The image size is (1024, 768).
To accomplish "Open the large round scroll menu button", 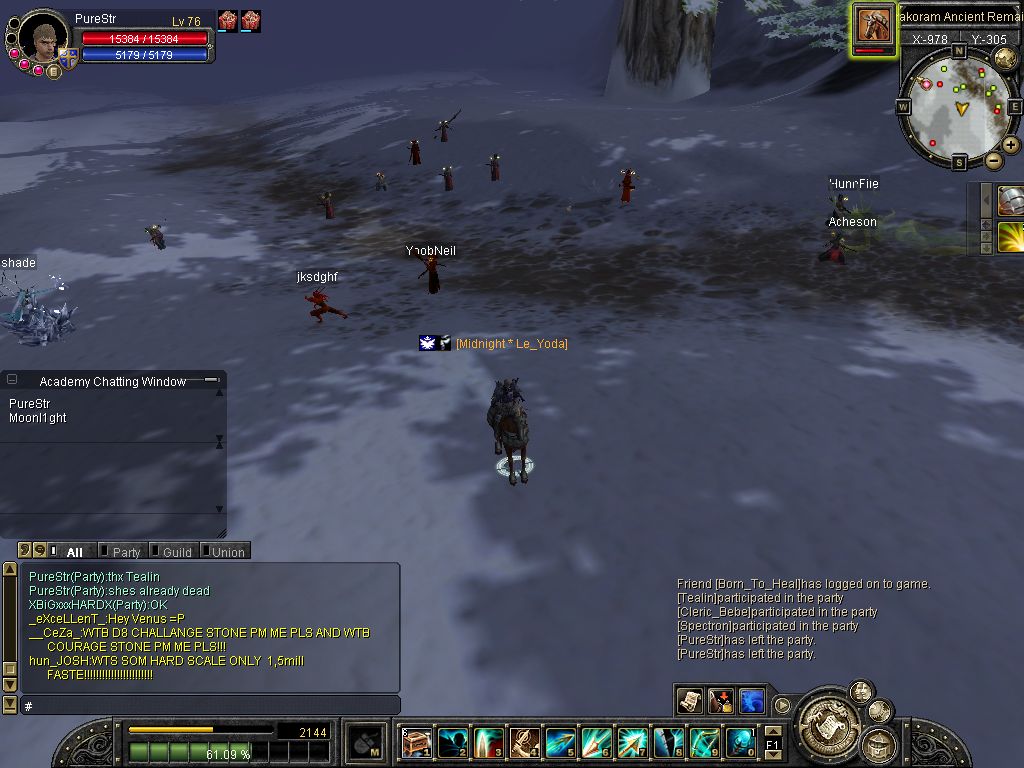I will pyautogui.click(x=827, y=716).
